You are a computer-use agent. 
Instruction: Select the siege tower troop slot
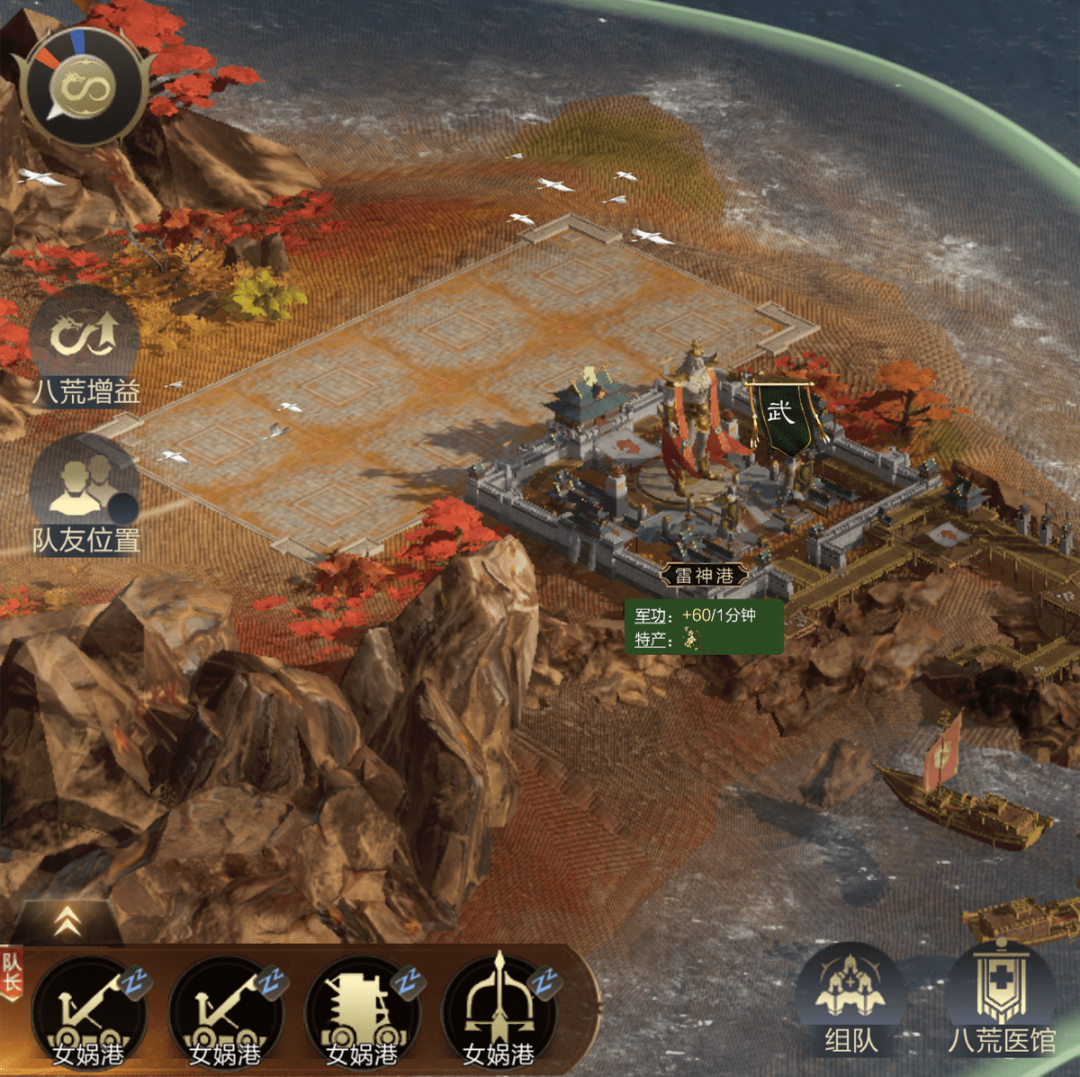click(361, 1010)
